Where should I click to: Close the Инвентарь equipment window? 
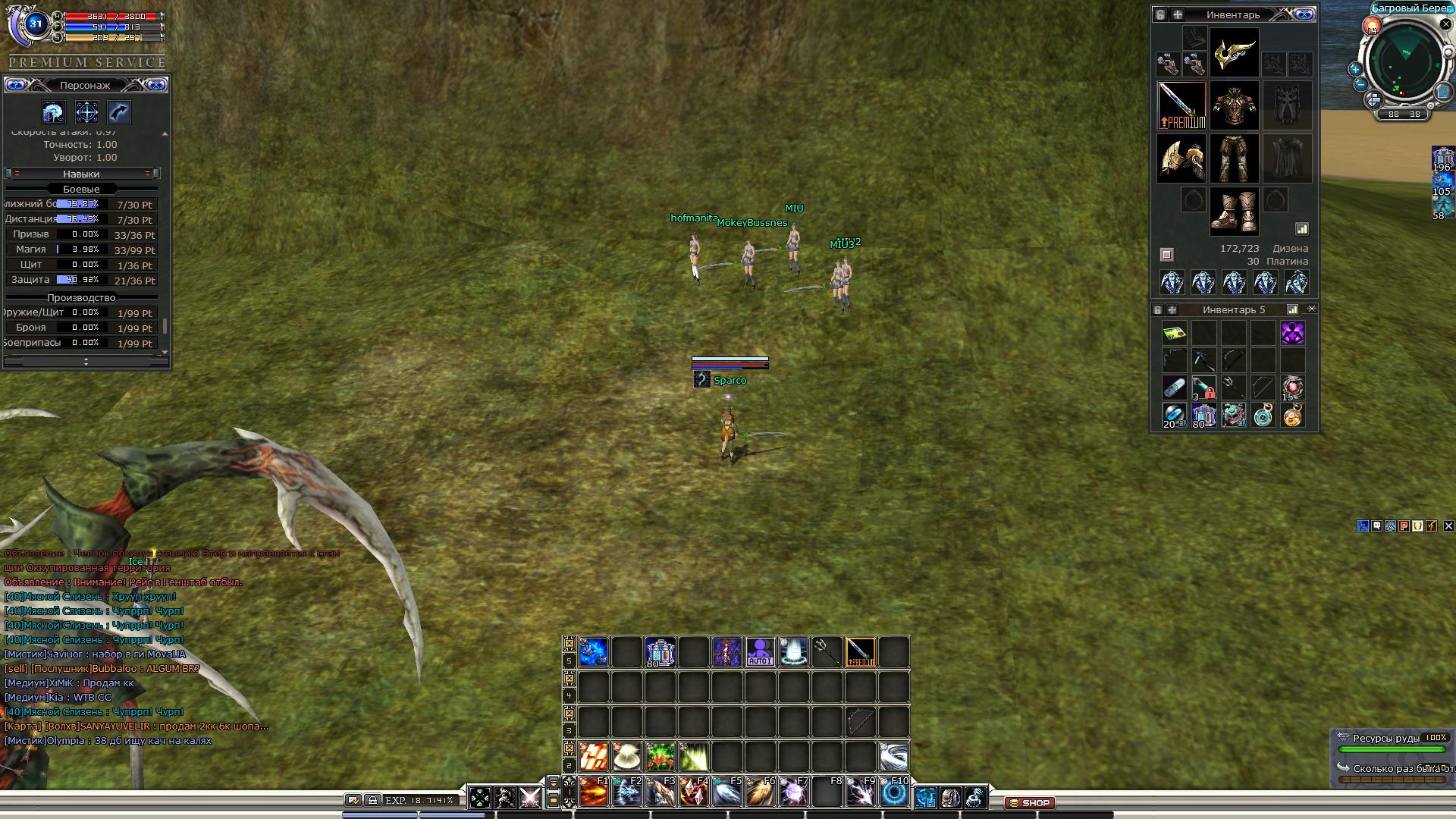pyautogui.click(x=1304, y=14)
